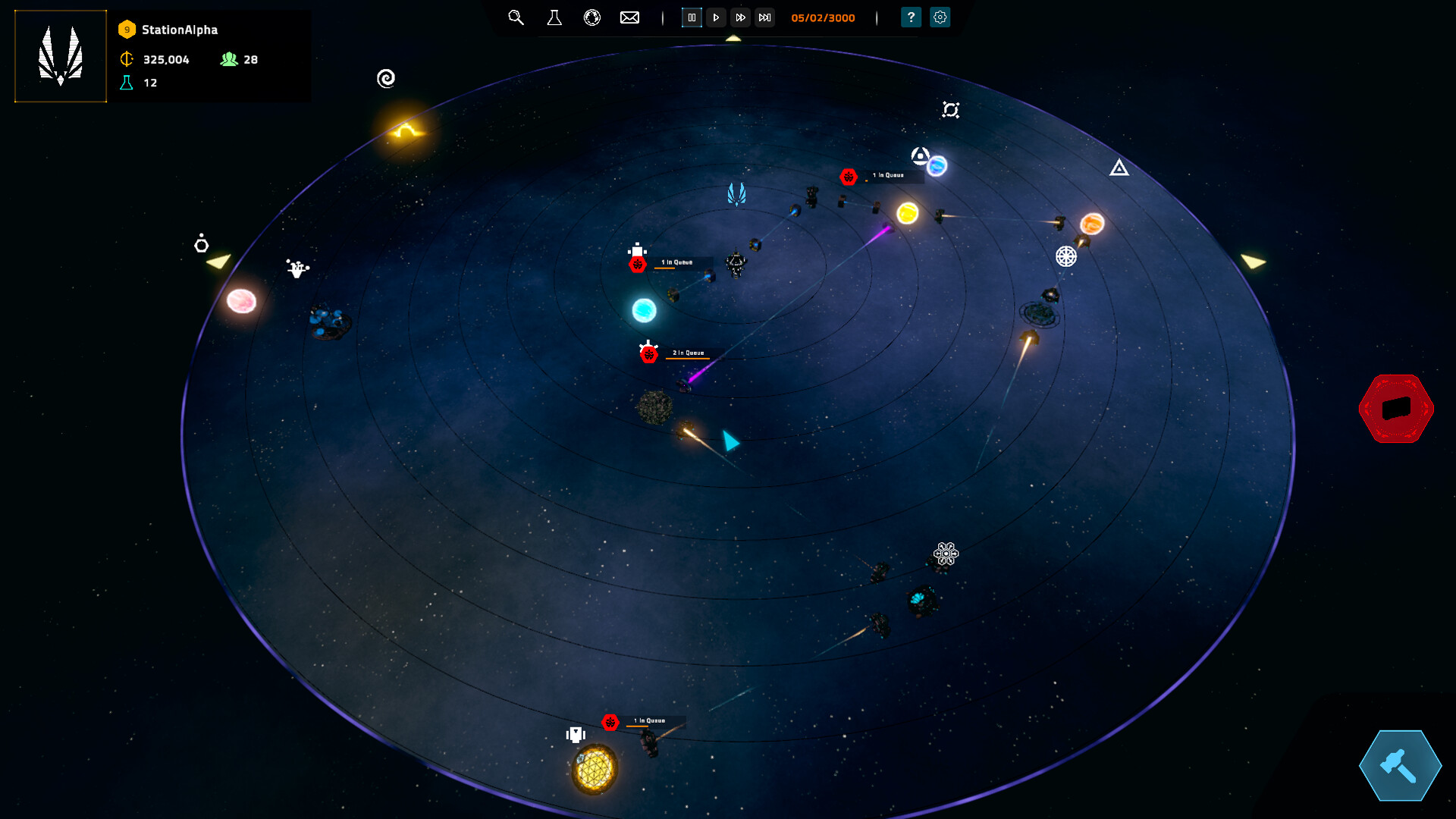Skip ahead with the skip-forward button
This screenshot has width=1456, height=819.
click(x=764, y=17)
